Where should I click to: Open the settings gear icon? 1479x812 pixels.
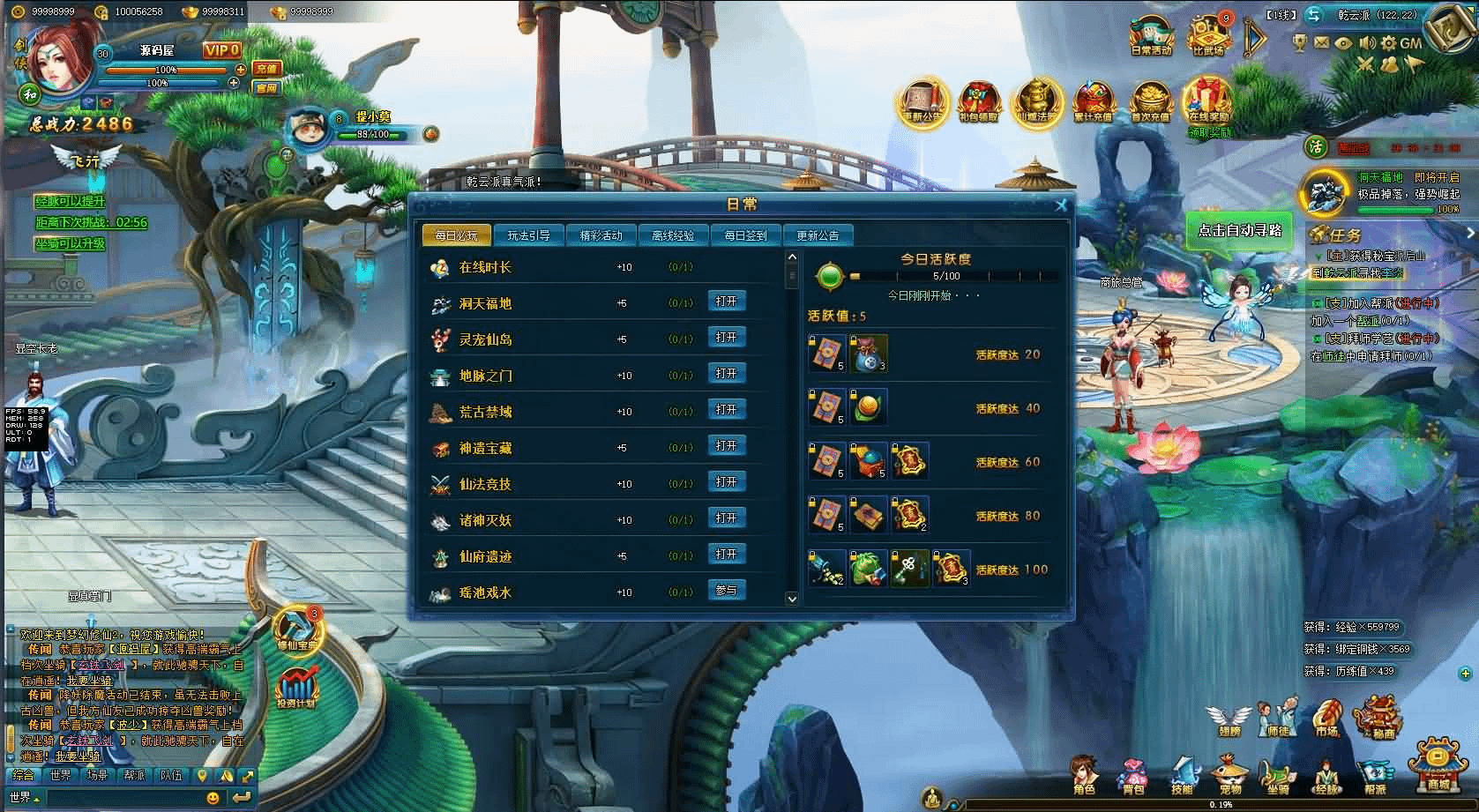point(1388,42)
